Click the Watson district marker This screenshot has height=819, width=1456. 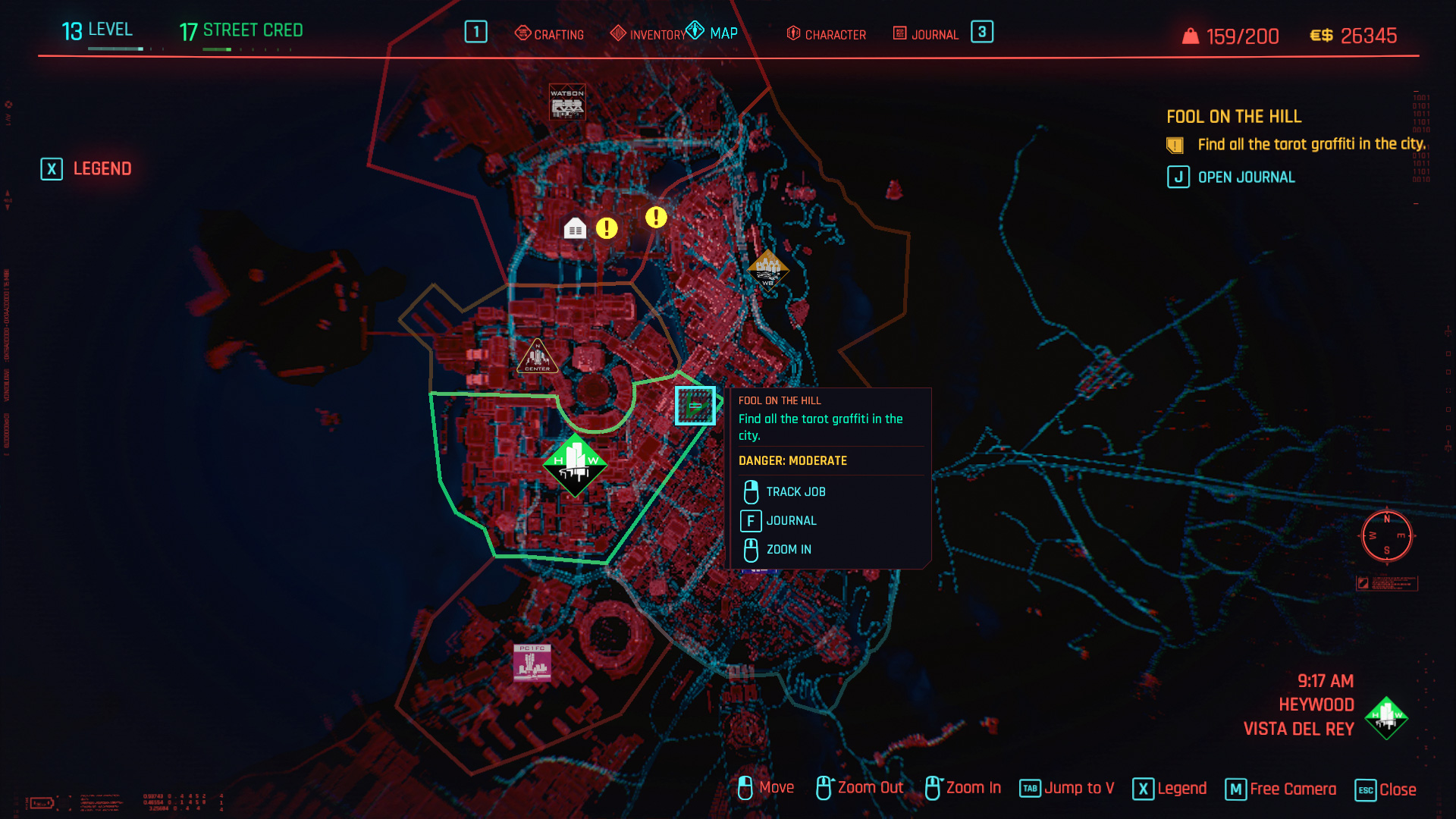coord(567,102)
